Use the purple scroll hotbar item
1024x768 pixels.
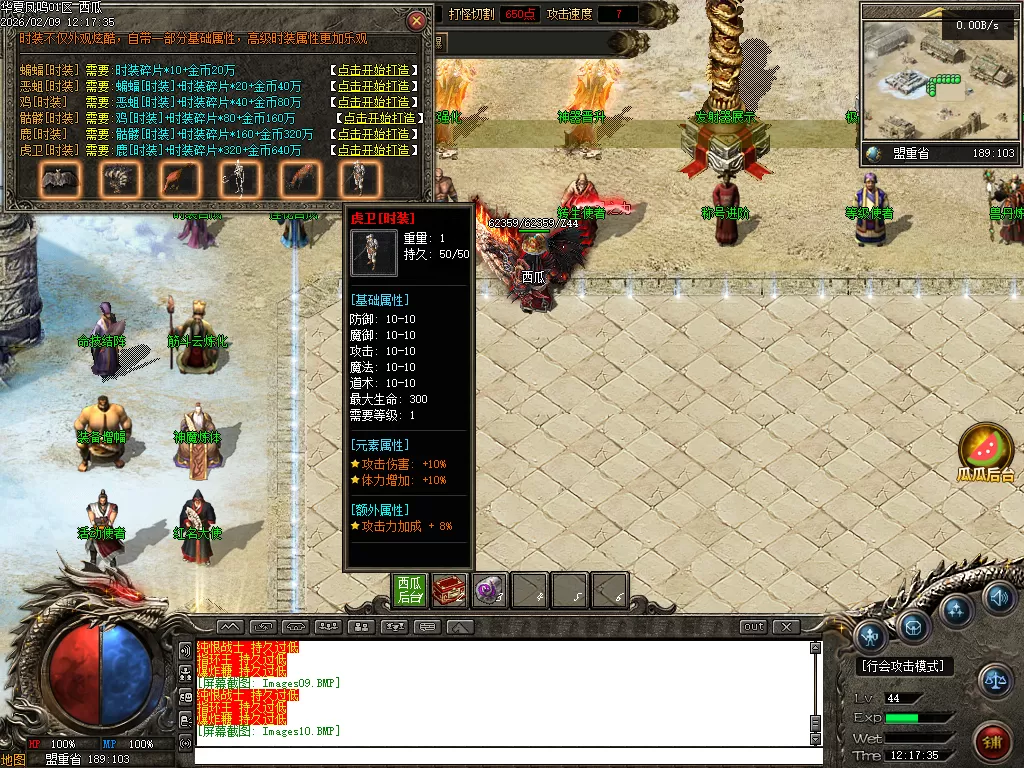(x=489, y=590)
